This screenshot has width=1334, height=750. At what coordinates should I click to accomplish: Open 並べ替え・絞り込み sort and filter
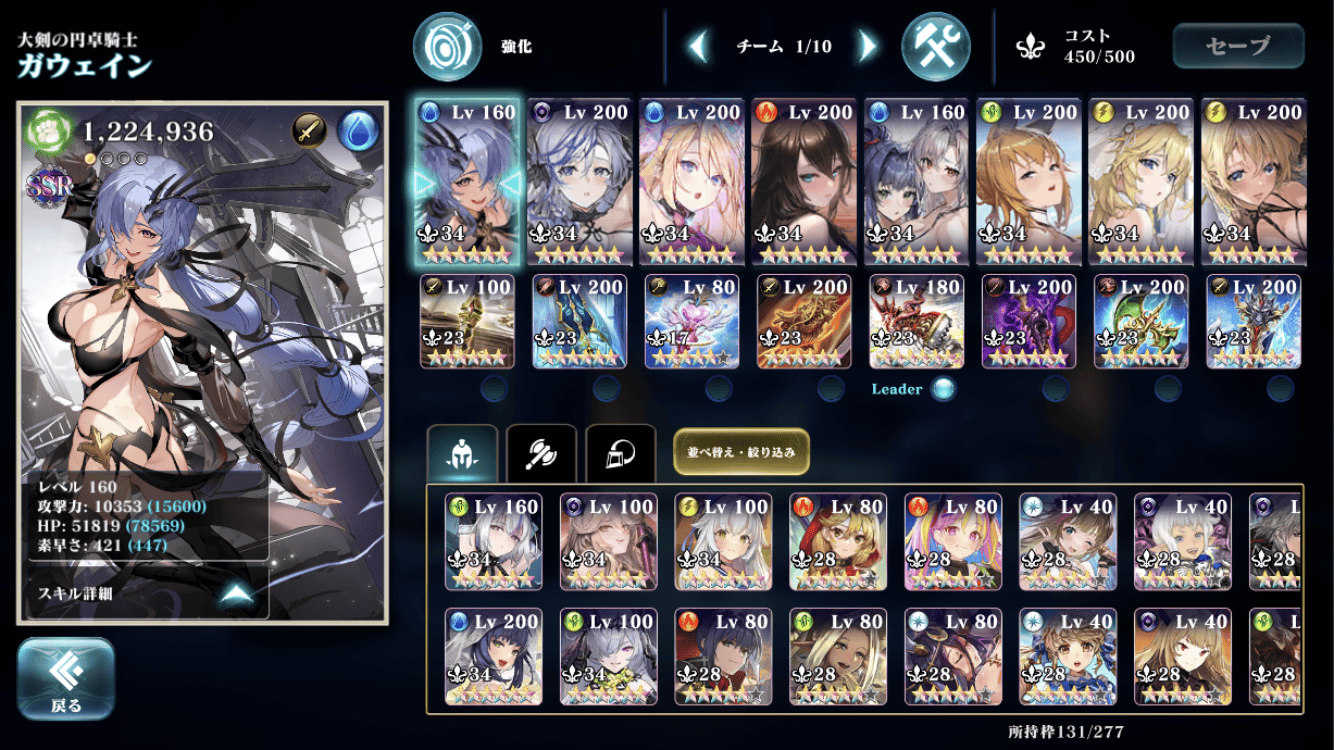point(741,452)
